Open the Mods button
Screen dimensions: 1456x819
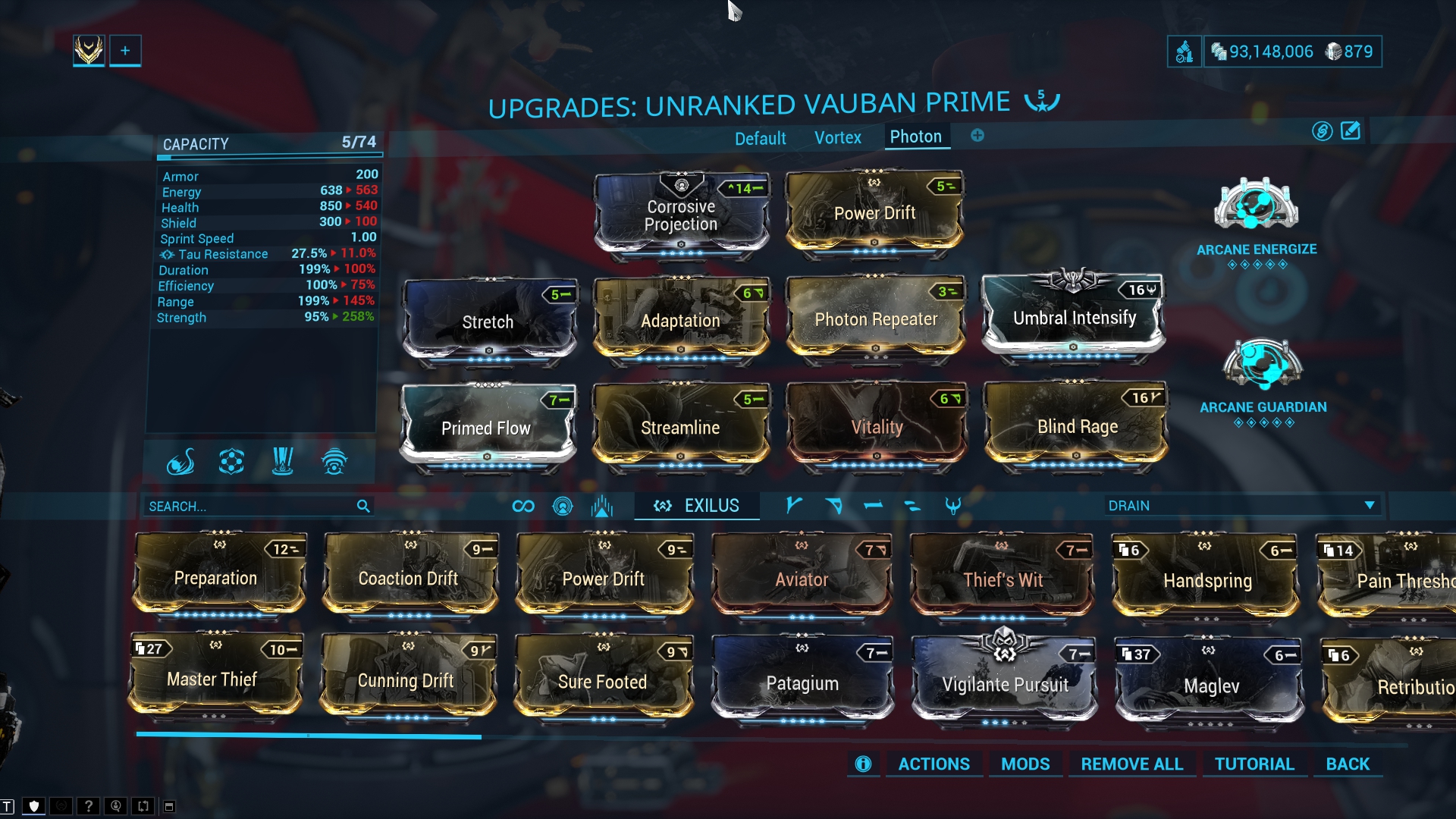click(x=1025, y=764)
